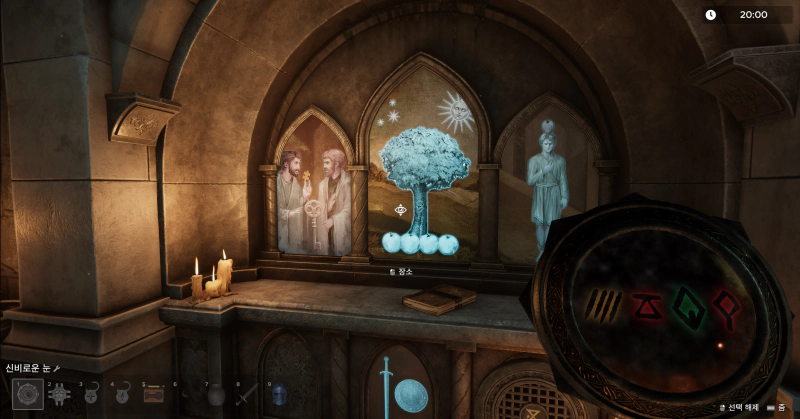Select the Mystic Eye hotbar slot

27,394
